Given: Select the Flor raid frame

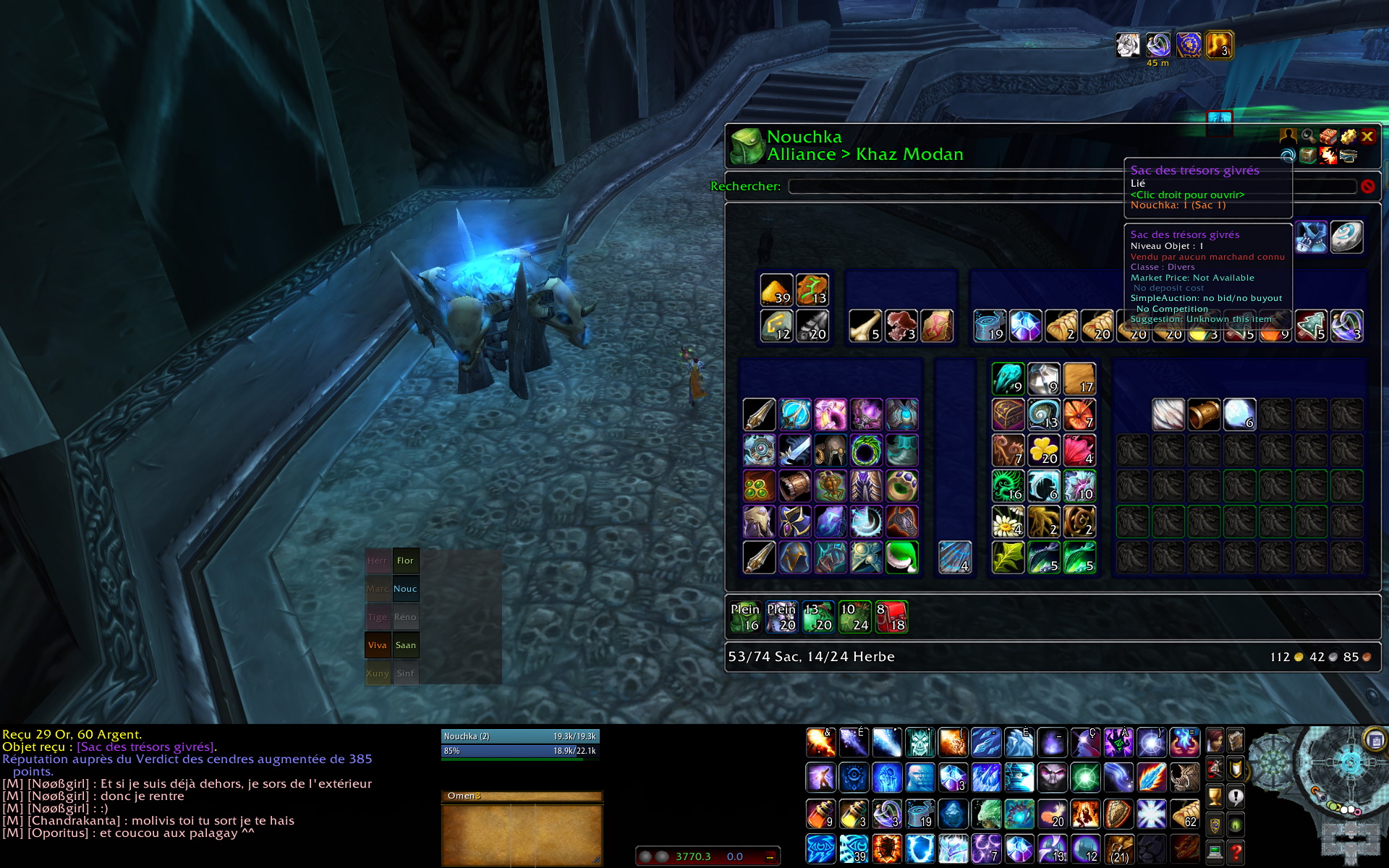Looking at the screenshot, I should [405, 561].
